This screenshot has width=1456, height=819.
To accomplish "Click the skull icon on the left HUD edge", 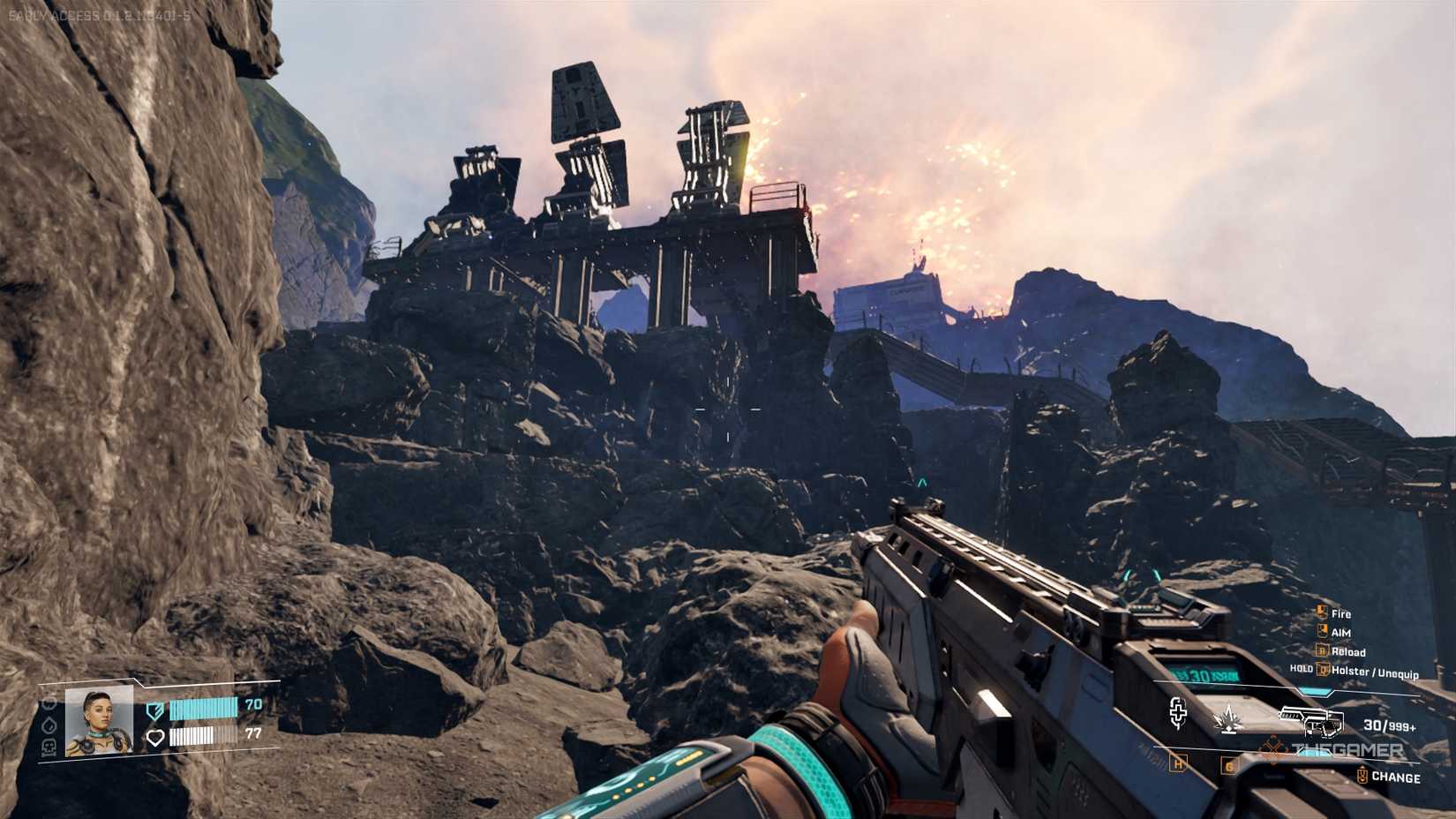I will (49, 748).
